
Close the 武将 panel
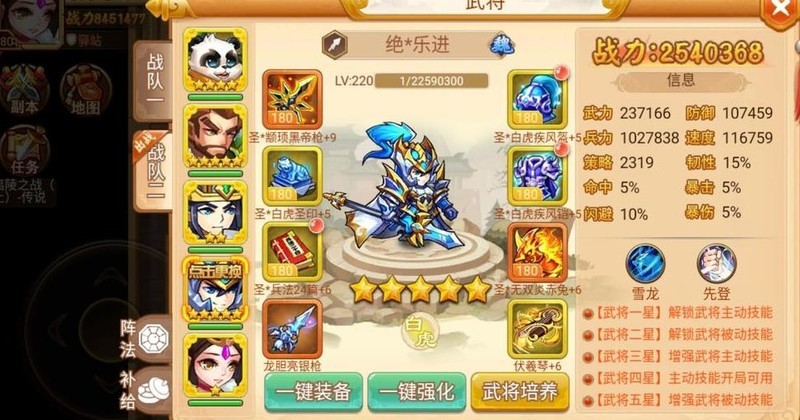pos(781,14)
